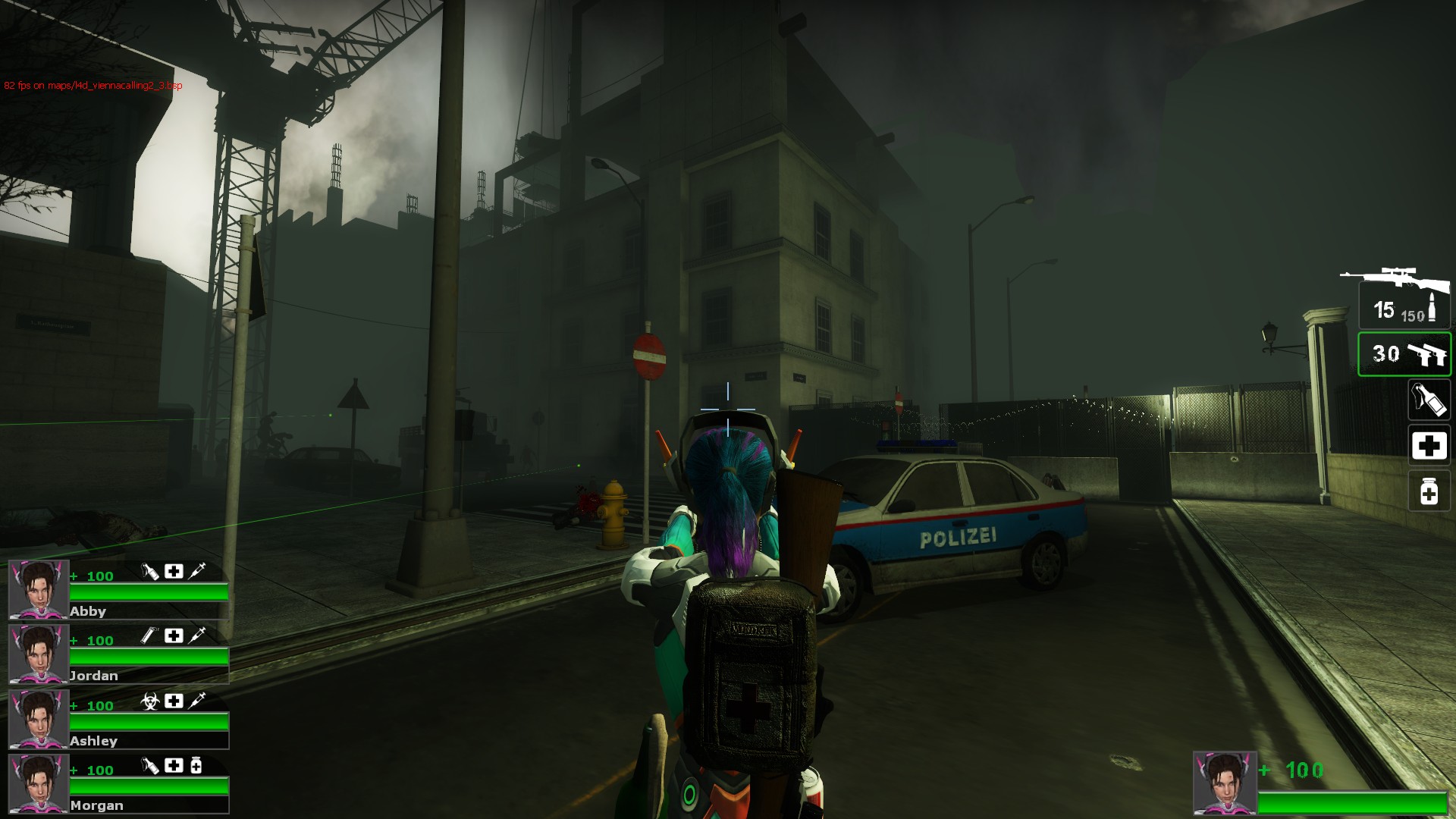Click your own survivor portrait
The width and height of the screenshot is (1456, 819).
pyautogui.click(x=1224, y=783)
